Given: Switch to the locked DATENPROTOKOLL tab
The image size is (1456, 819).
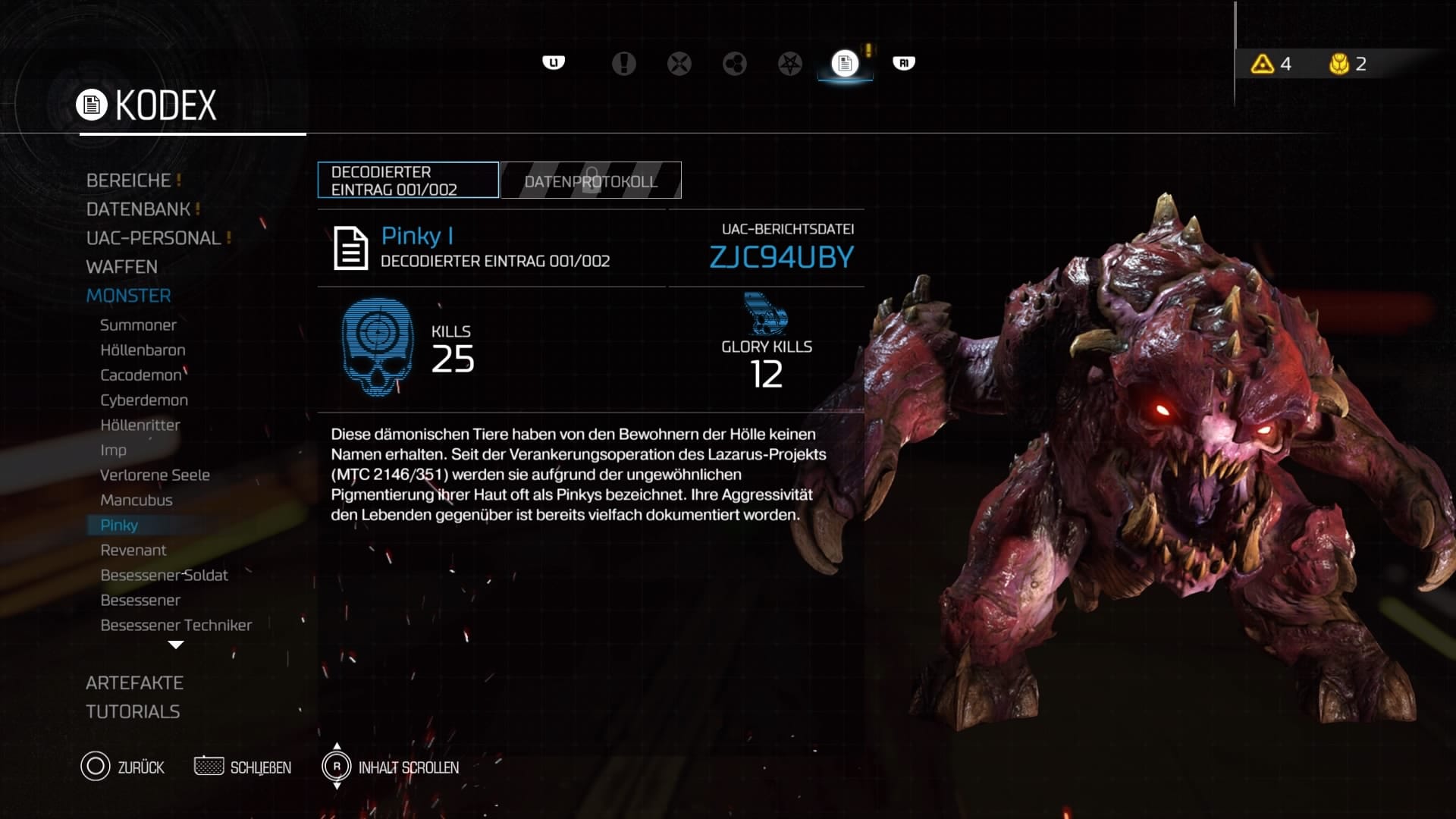Looking at the screenshot, I should pos(591,180).
